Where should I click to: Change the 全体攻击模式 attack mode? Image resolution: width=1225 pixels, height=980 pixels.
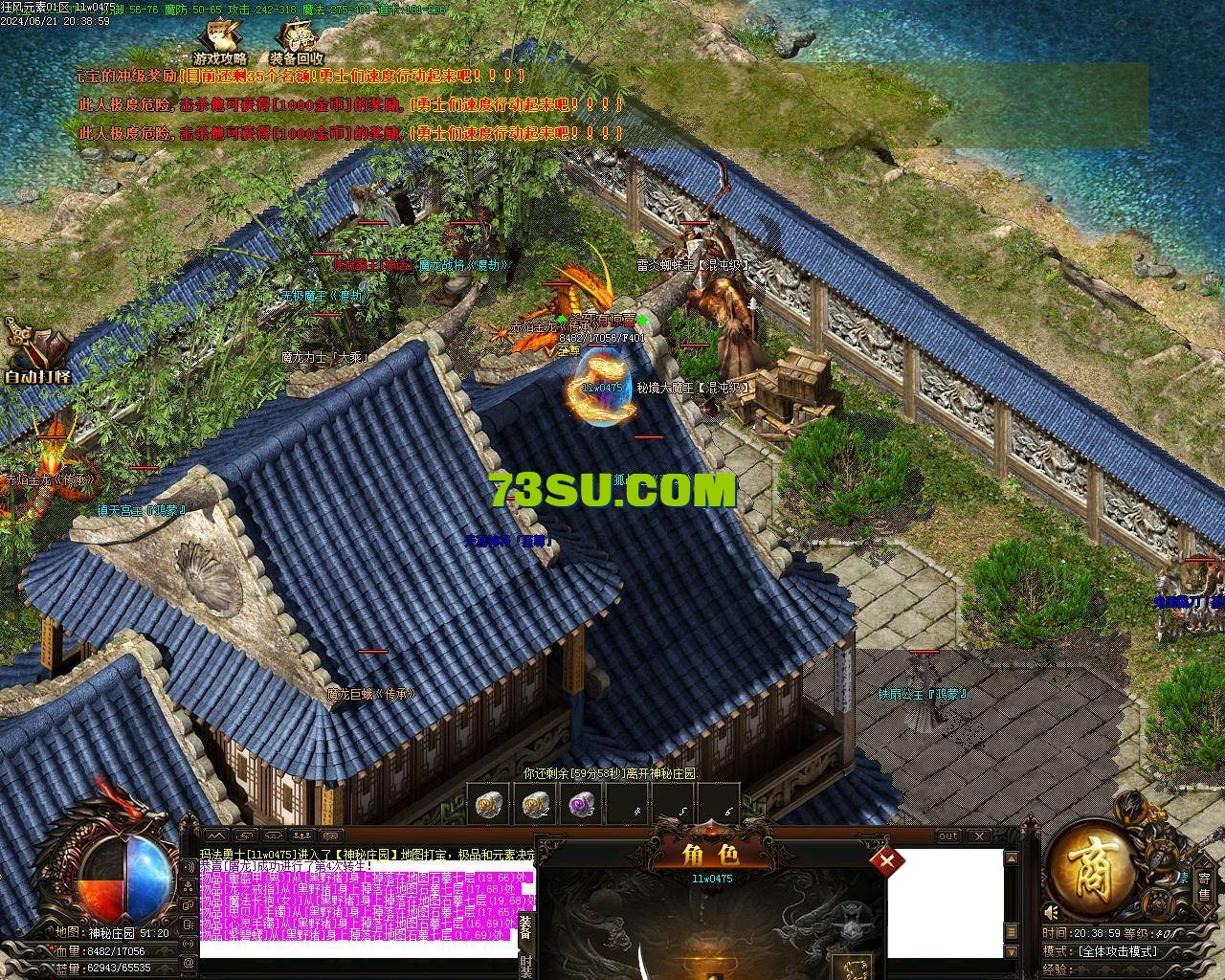(x=1117, y=951)
